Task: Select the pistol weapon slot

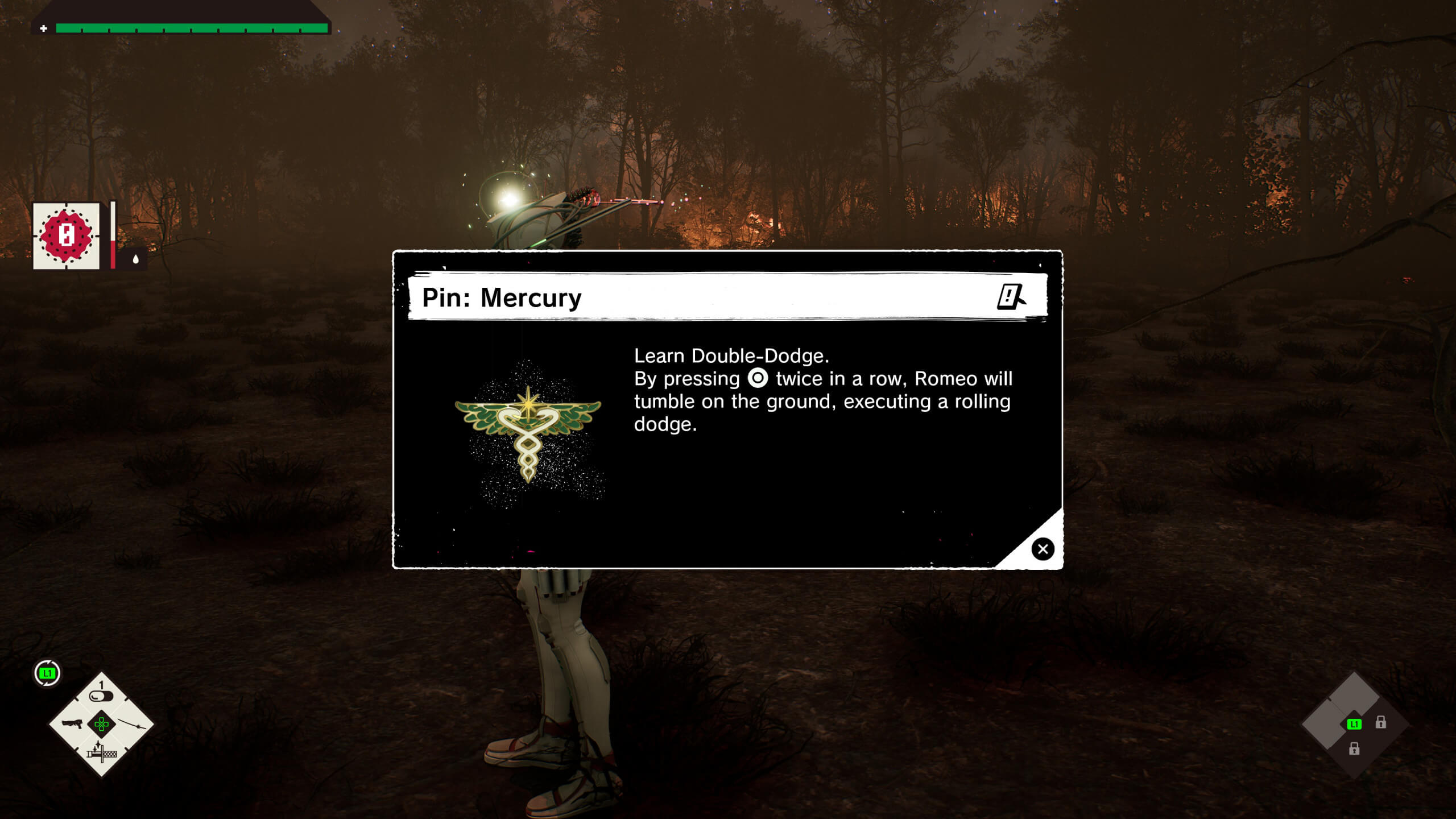Action: pyautogui.click(x=72, y=724)
